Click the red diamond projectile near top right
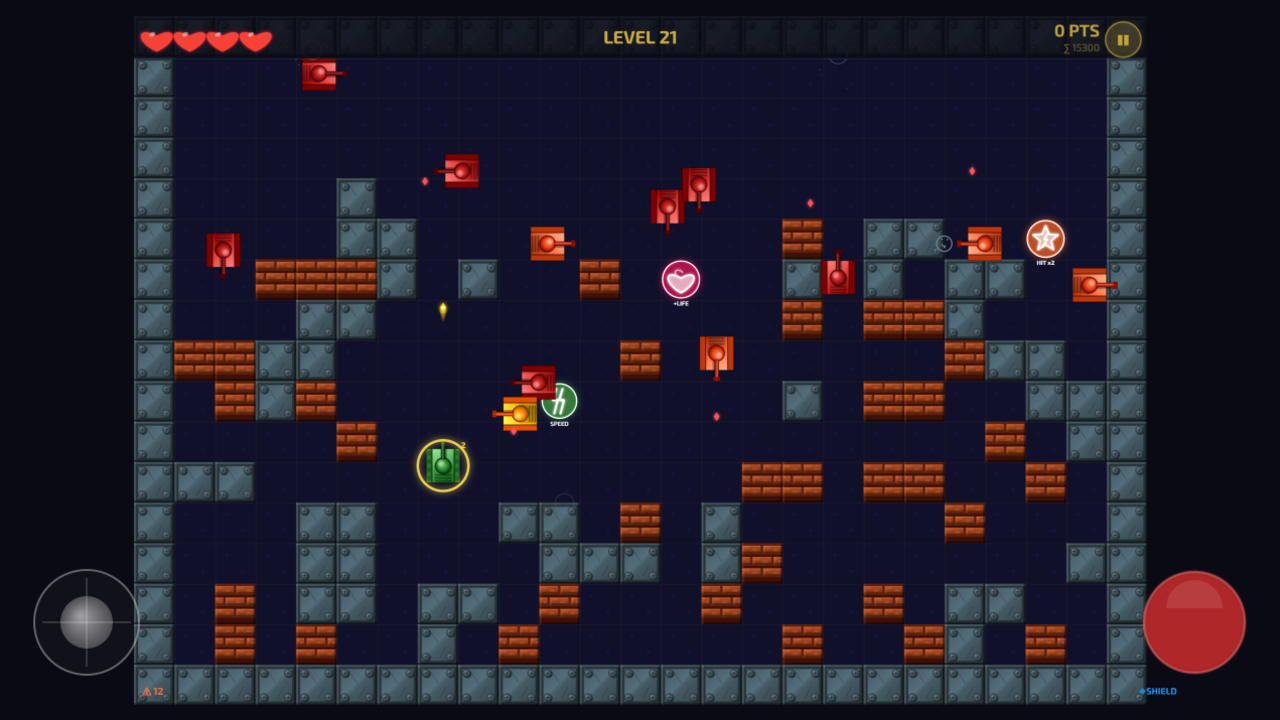 (x=973, y=170)
